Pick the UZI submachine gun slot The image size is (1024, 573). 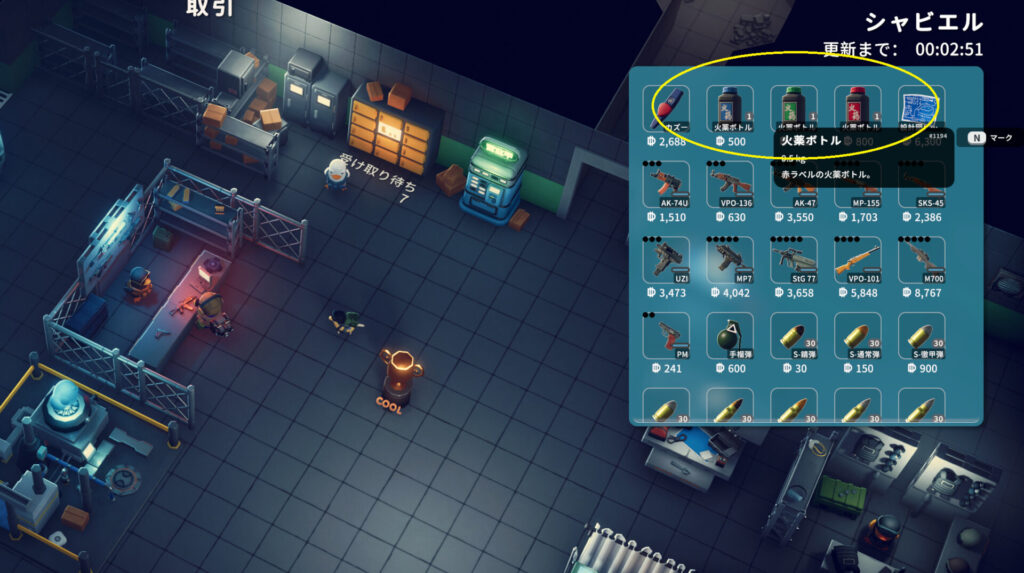(x=666, y=261)
